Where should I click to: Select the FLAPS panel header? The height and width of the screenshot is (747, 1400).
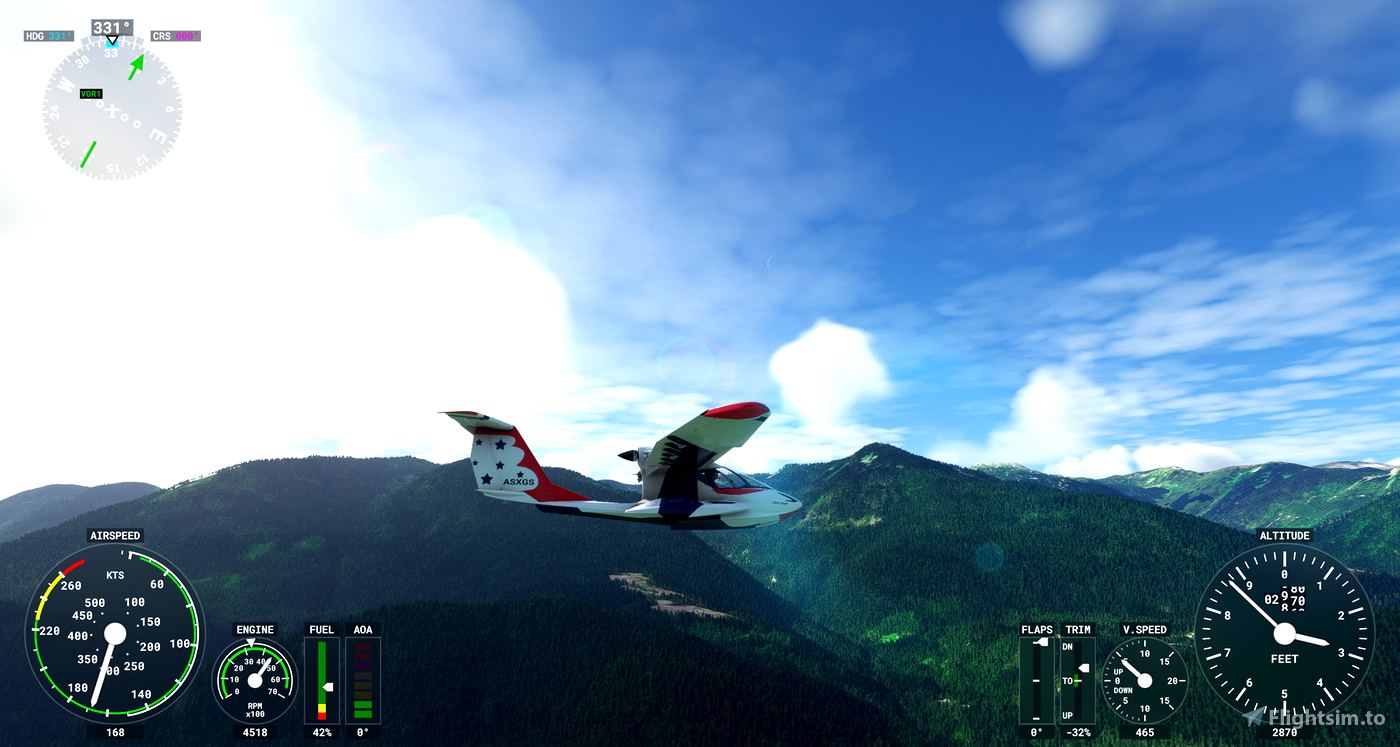click(1037, 629)
